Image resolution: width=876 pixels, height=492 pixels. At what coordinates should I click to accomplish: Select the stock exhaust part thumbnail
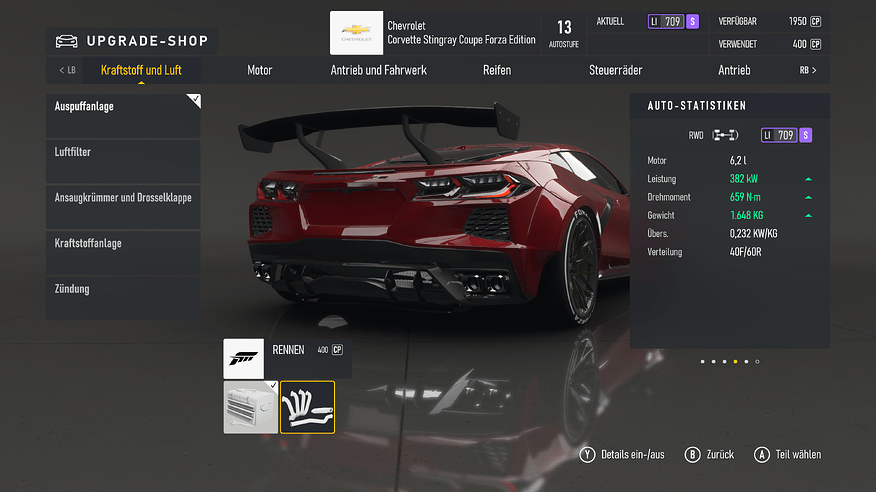[251, 407]
